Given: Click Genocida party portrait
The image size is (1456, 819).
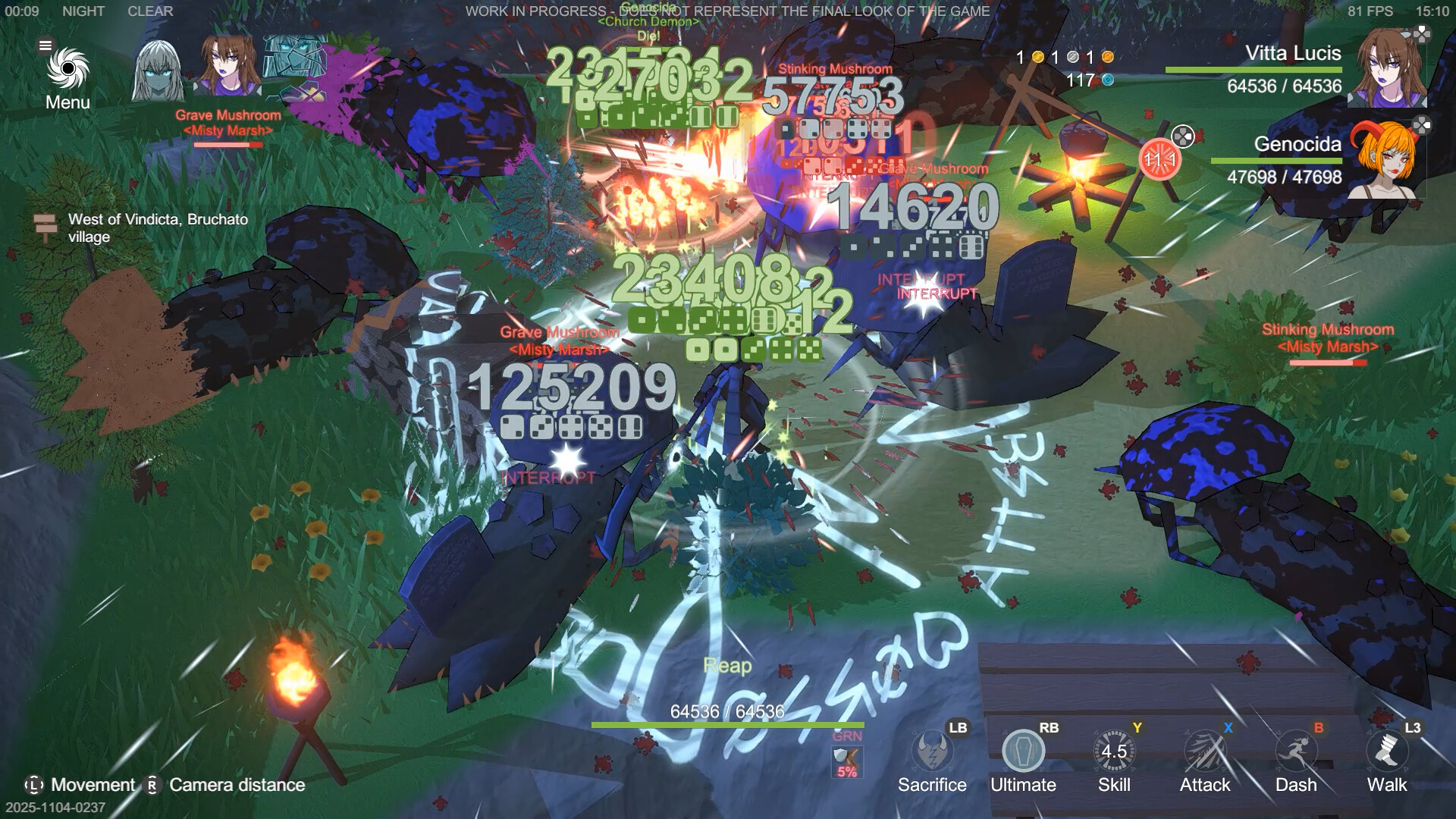Looking at the screenshot, I should point(1385,160).
